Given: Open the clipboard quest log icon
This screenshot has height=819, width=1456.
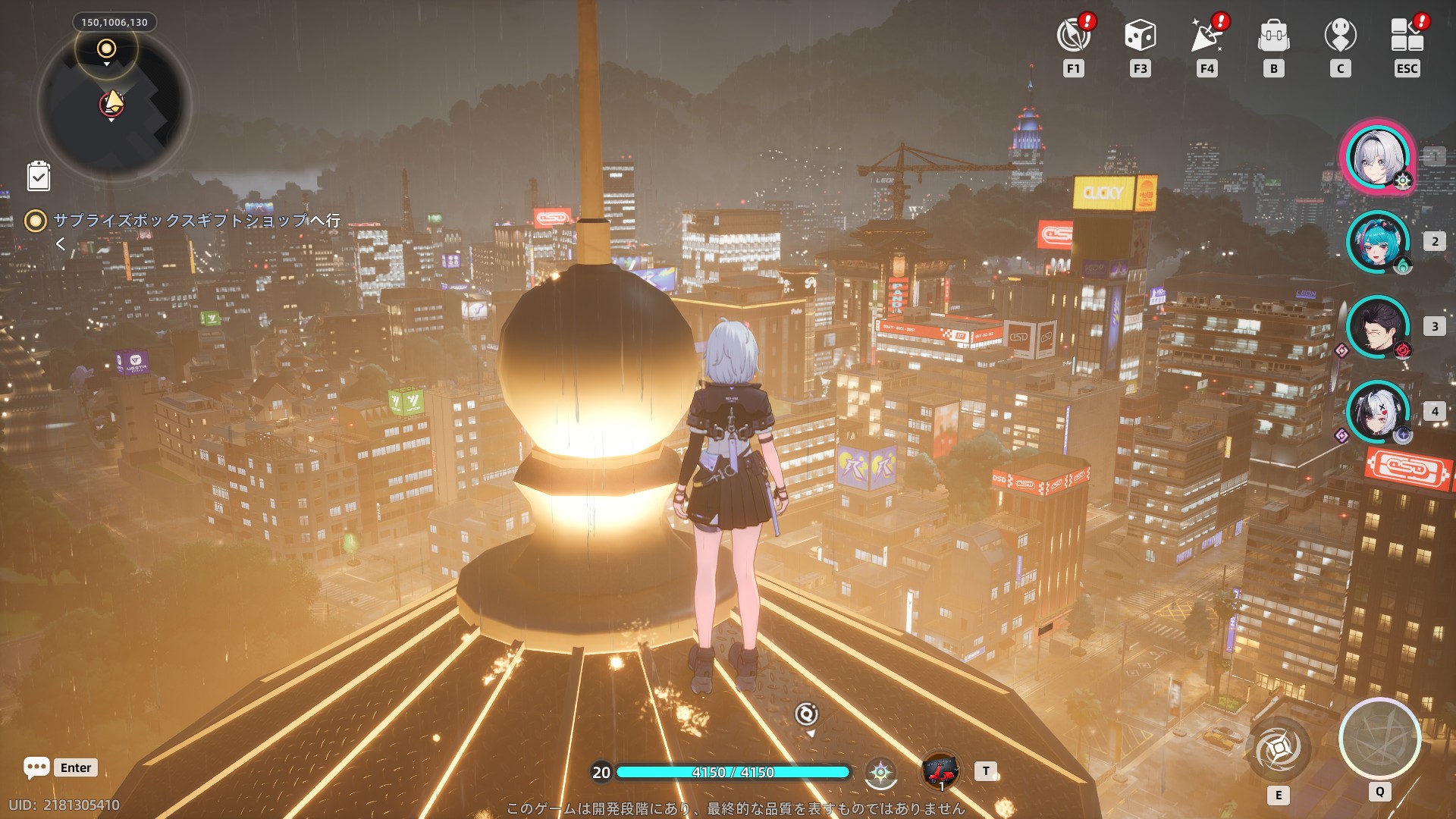Looking at the screenshot, I should [x=39, y=176].
